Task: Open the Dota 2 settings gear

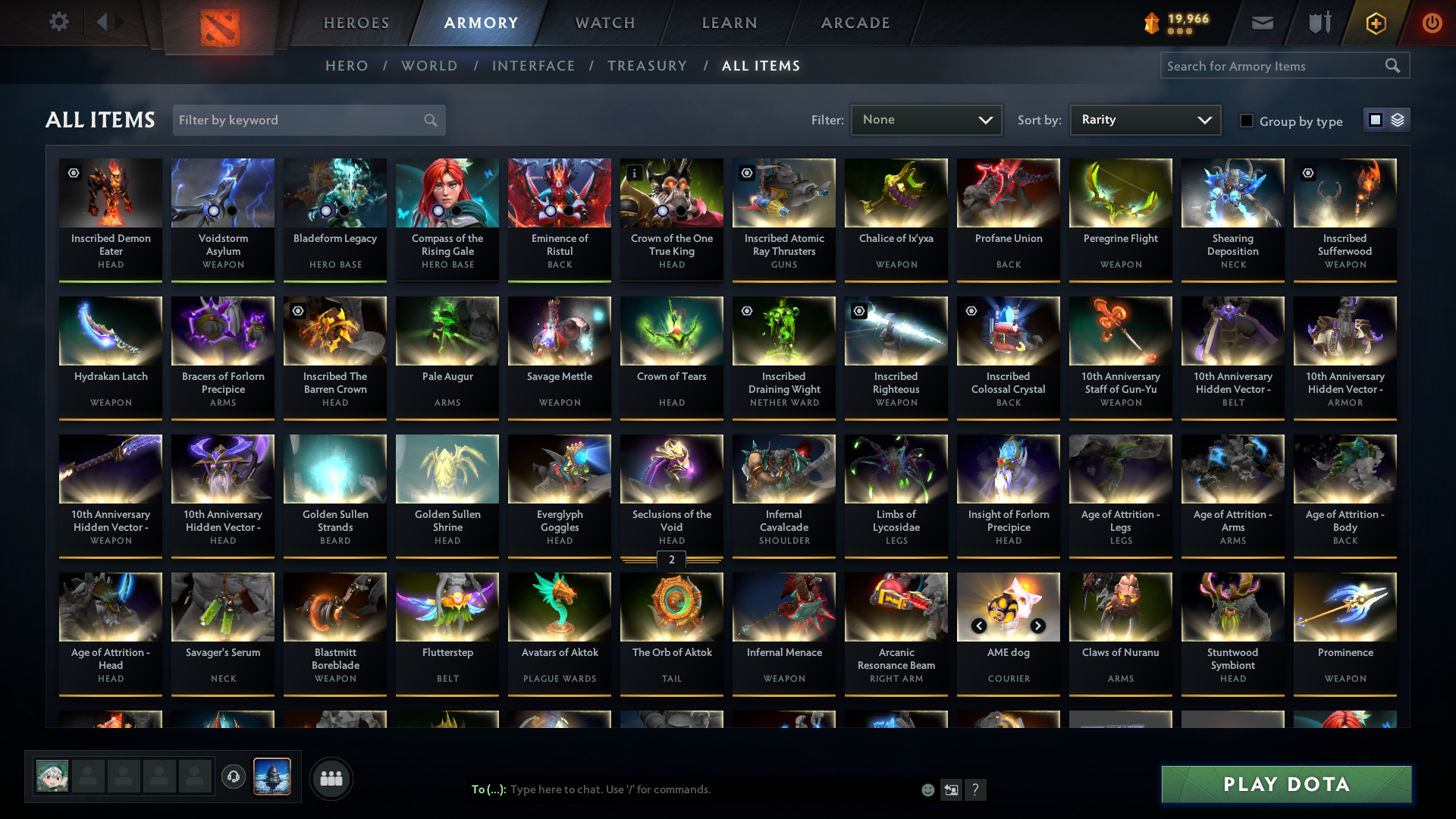Action: (58, 22)
